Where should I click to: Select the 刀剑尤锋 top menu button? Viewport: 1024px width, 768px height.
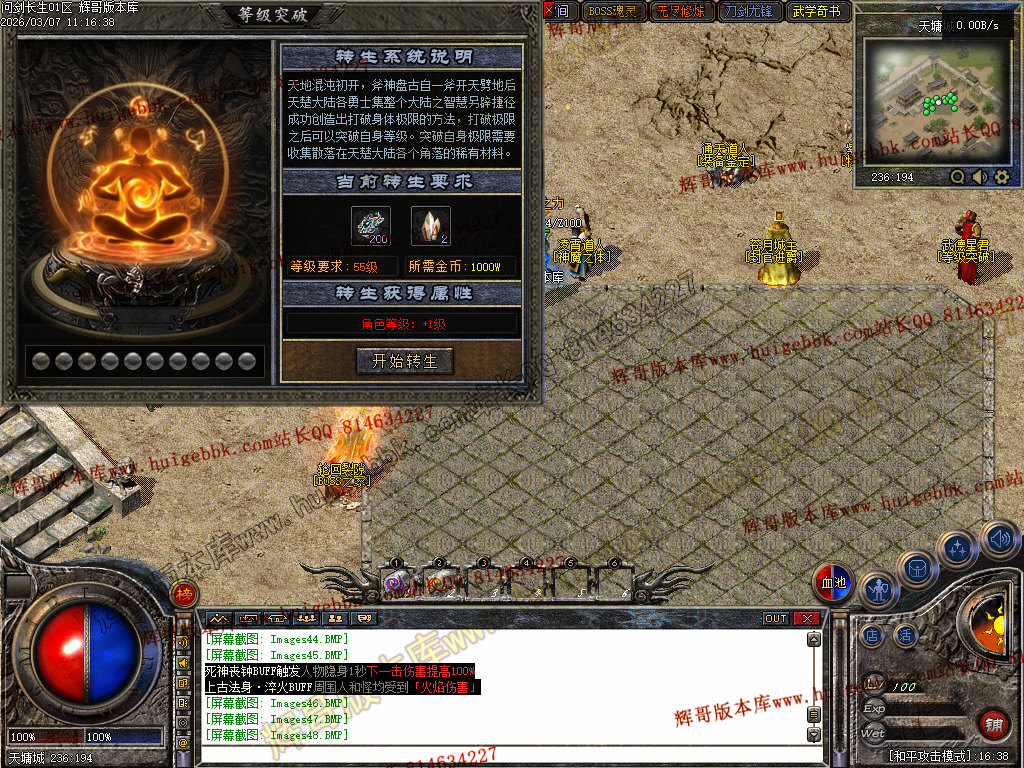[749, 12]
